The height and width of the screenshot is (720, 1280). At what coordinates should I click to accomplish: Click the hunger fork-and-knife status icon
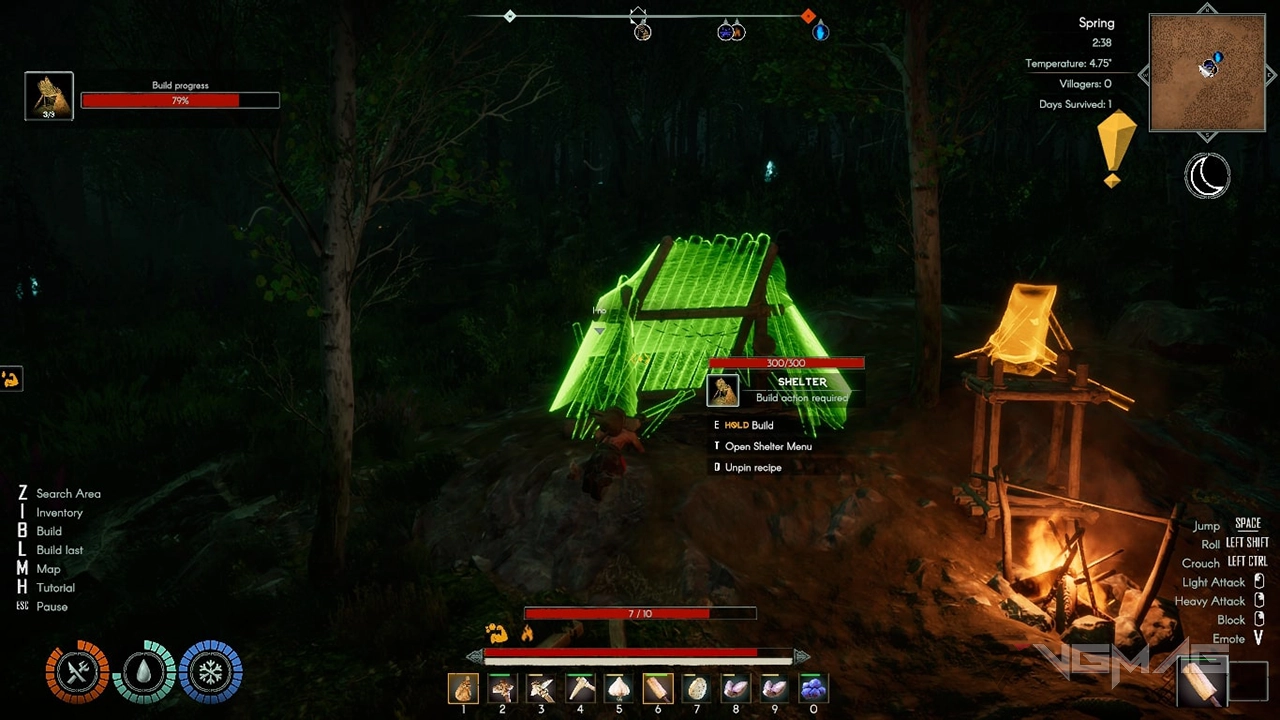point(77,672)
